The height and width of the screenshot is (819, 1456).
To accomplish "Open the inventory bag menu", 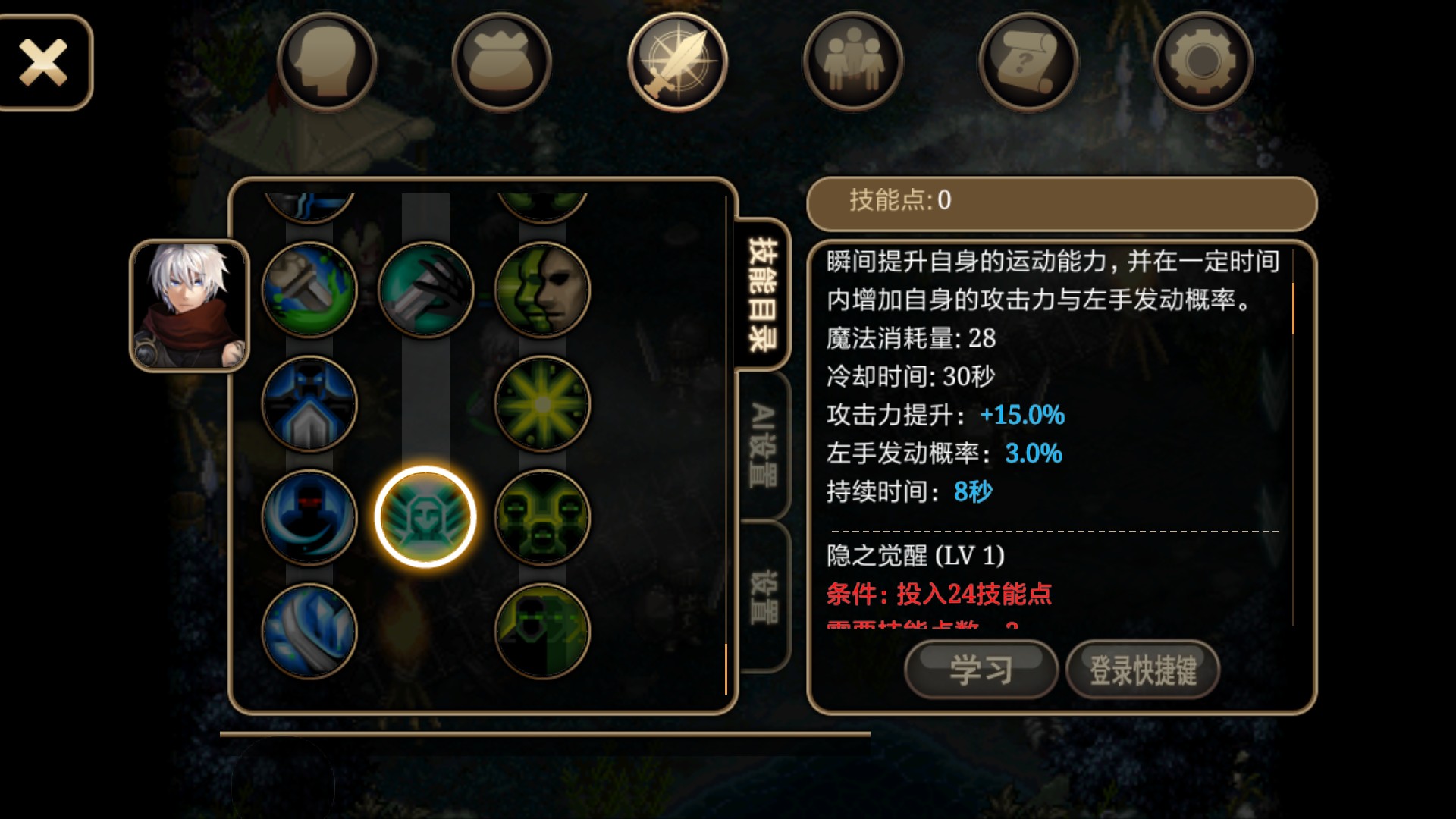I will 502,62.
